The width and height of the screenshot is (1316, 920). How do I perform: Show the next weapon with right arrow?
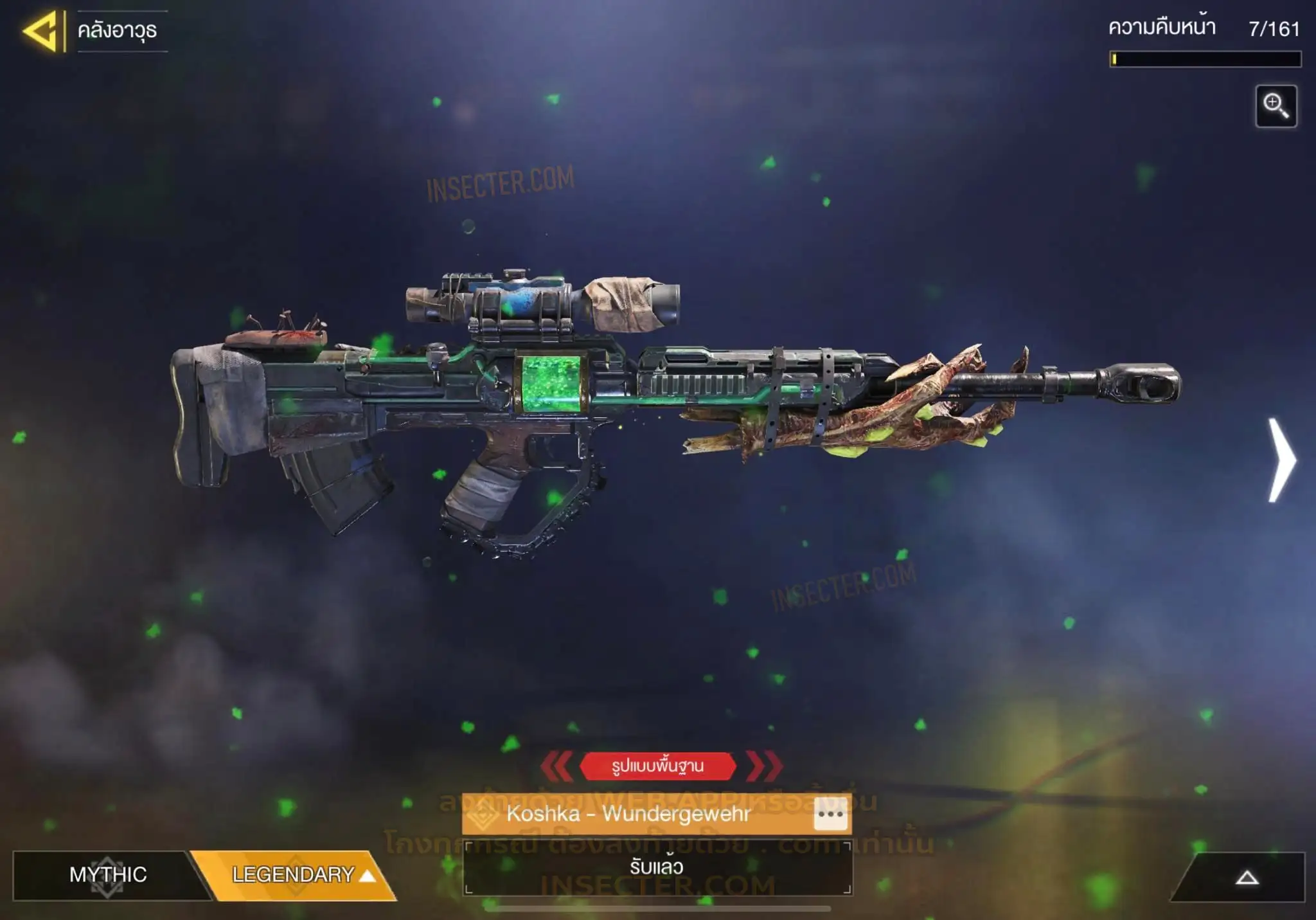pyautogui.click(x=1281, y=460)
